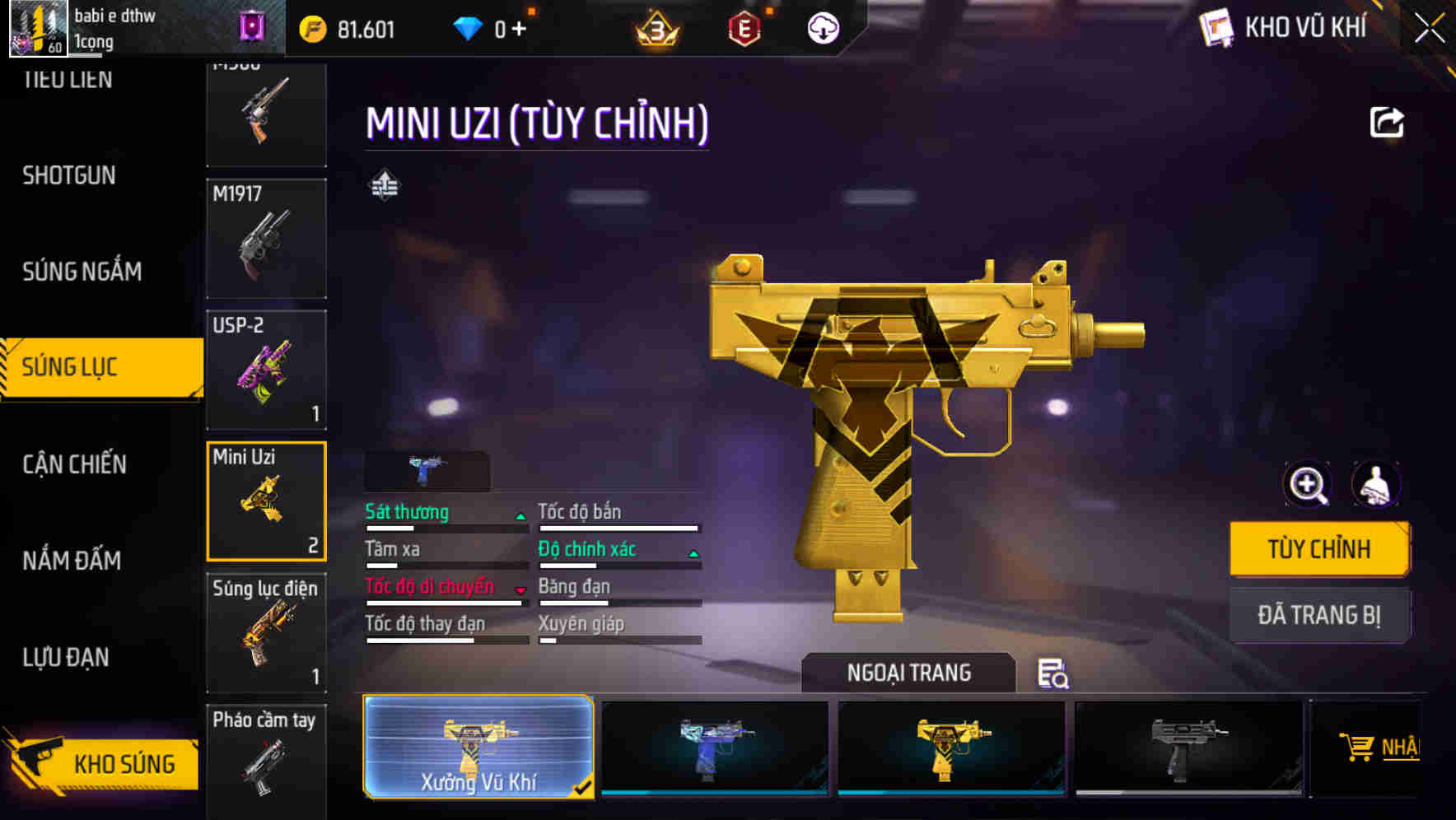This screenshot has width=1456, height=820.
Task: Add diamonds with the plus button
Action: point(519,30)
